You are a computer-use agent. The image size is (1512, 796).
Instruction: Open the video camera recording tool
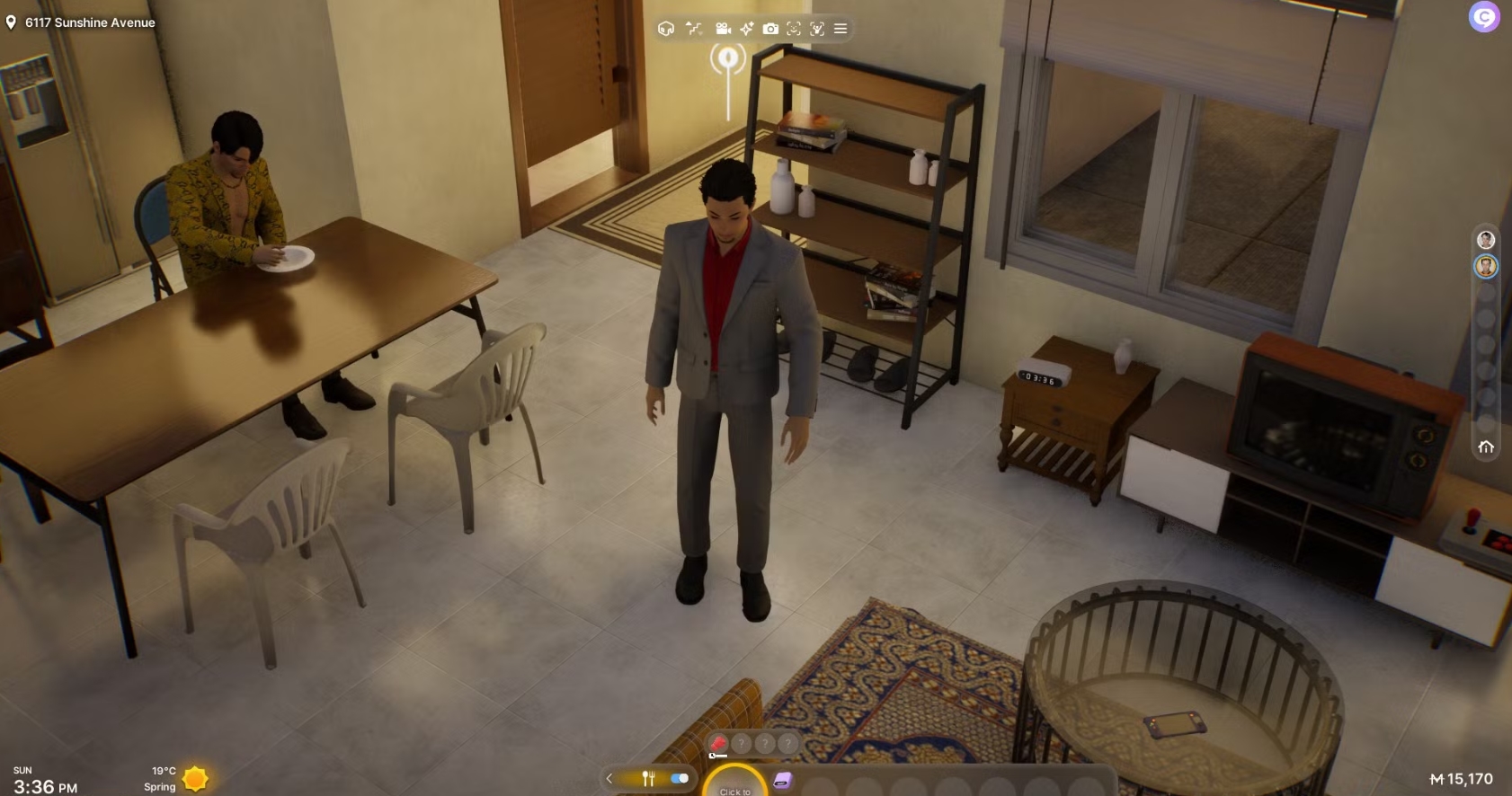click(x=724, y=28)
